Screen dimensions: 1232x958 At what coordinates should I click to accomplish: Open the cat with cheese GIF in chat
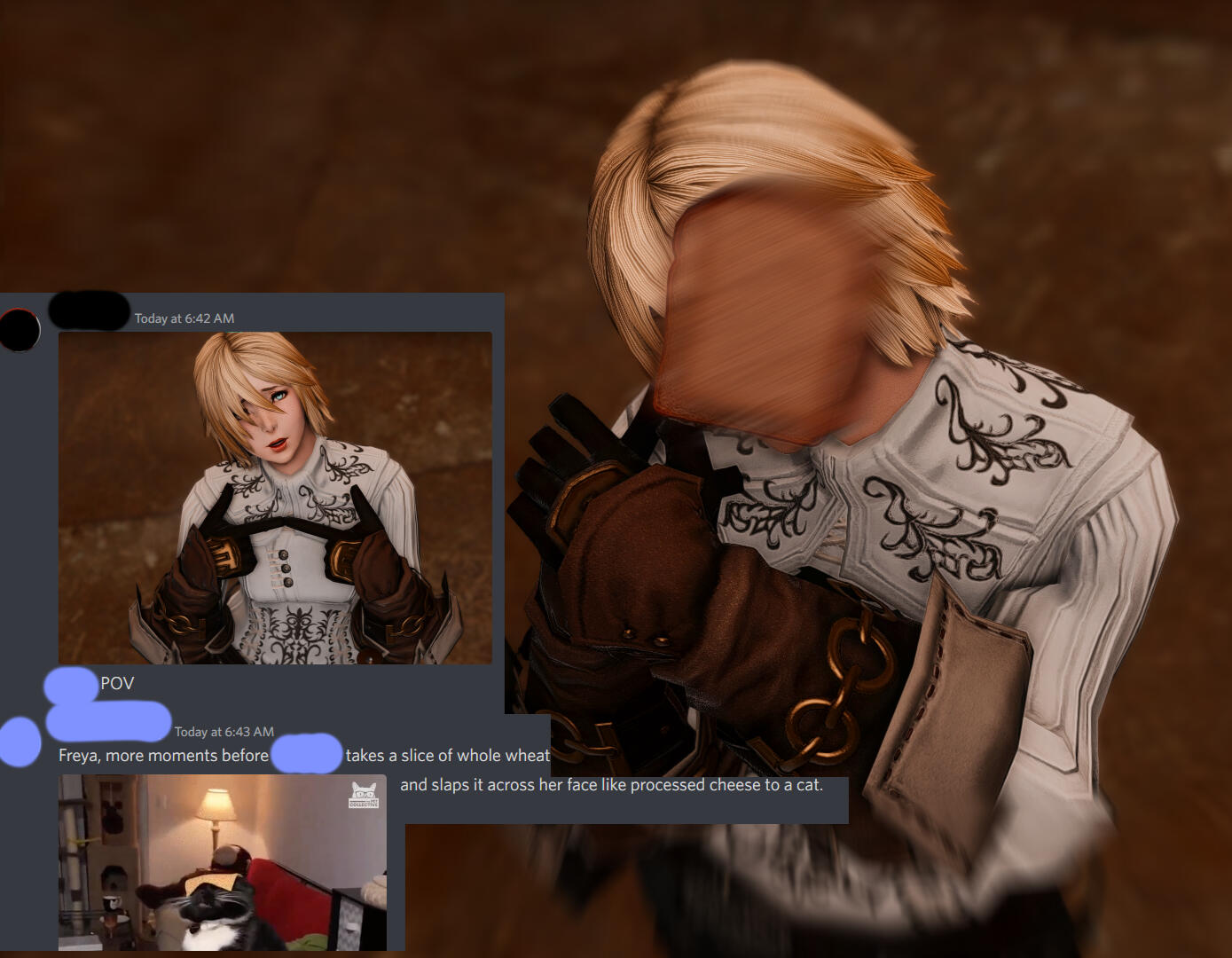click(x=222, y=862)
